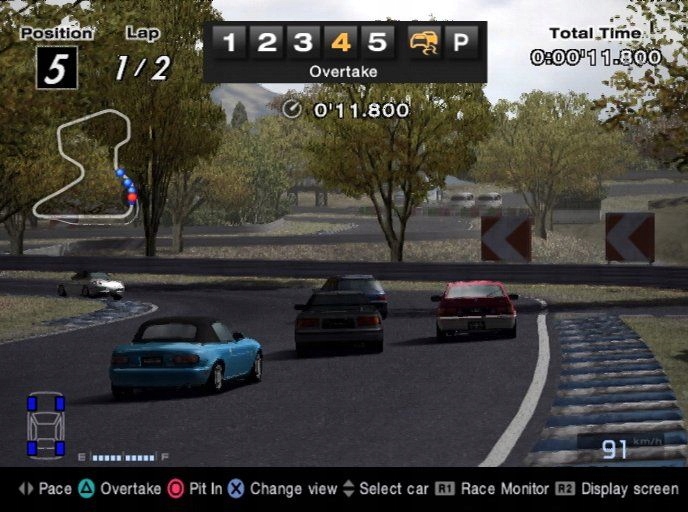Choose pace level 3

(x=303, y=43)
